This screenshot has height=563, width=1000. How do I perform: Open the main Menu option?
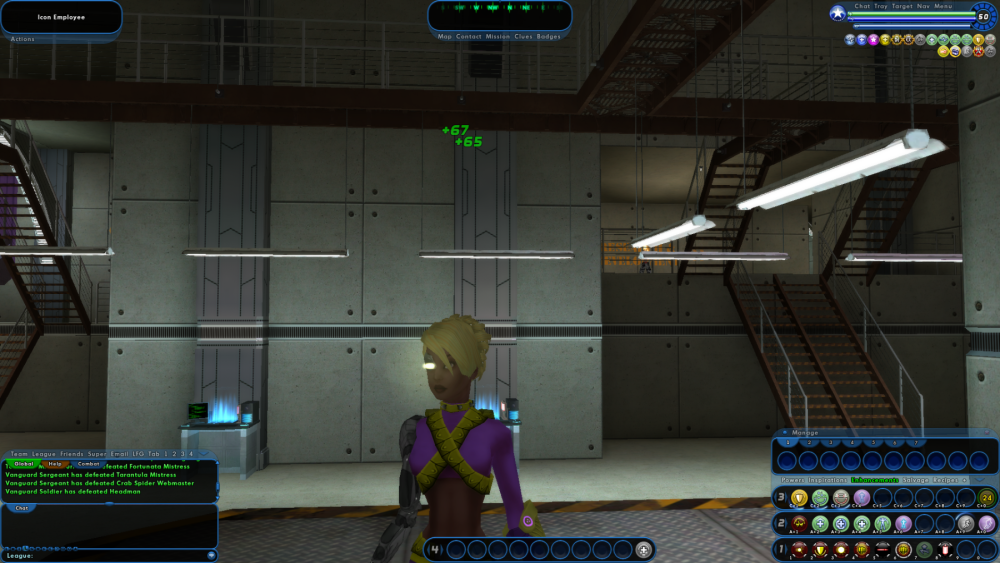pyautogui.click(x=944, y=6)
